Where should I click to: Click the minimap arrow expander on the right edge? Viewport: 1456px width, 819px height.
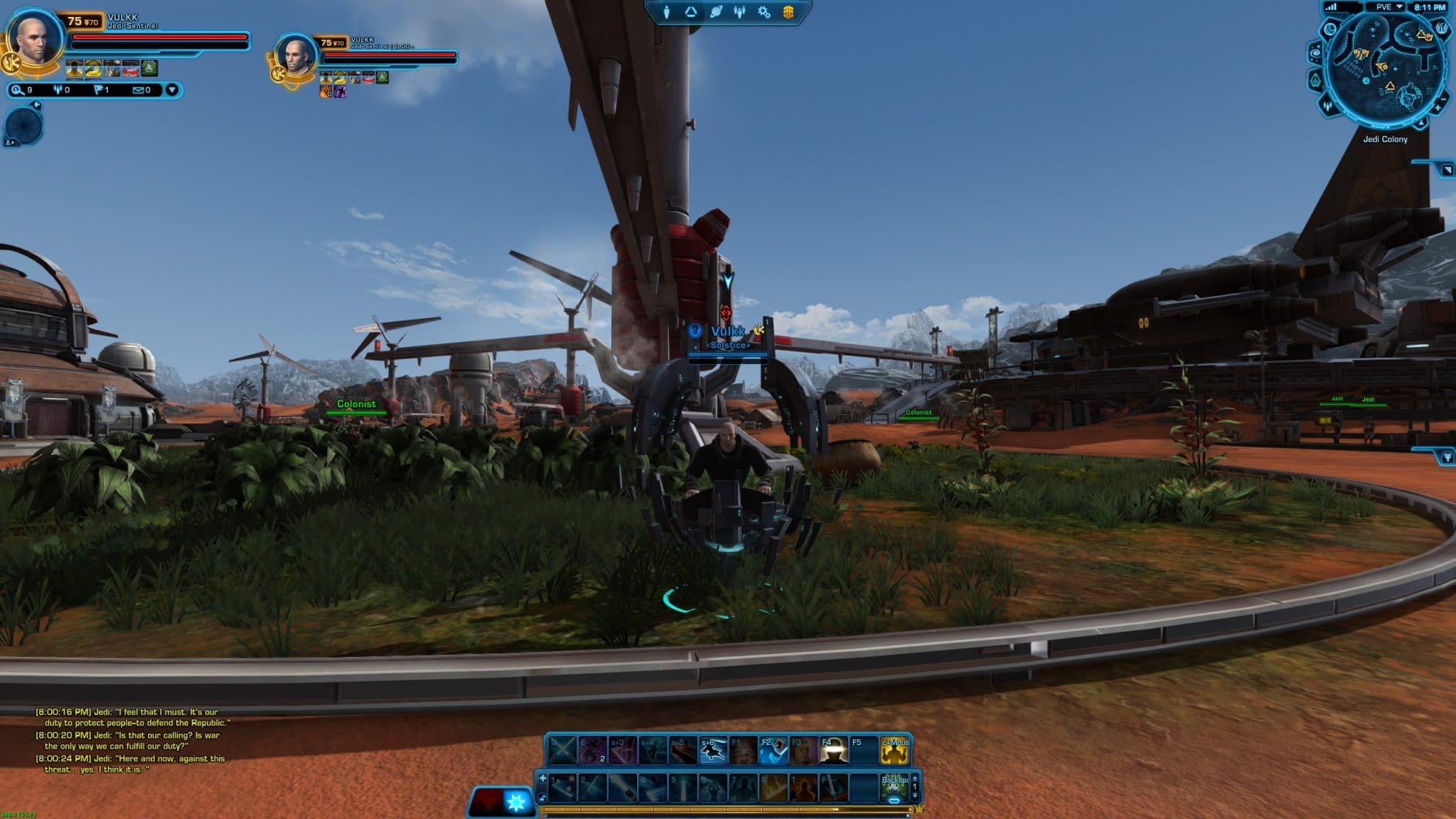[1447, 171]
